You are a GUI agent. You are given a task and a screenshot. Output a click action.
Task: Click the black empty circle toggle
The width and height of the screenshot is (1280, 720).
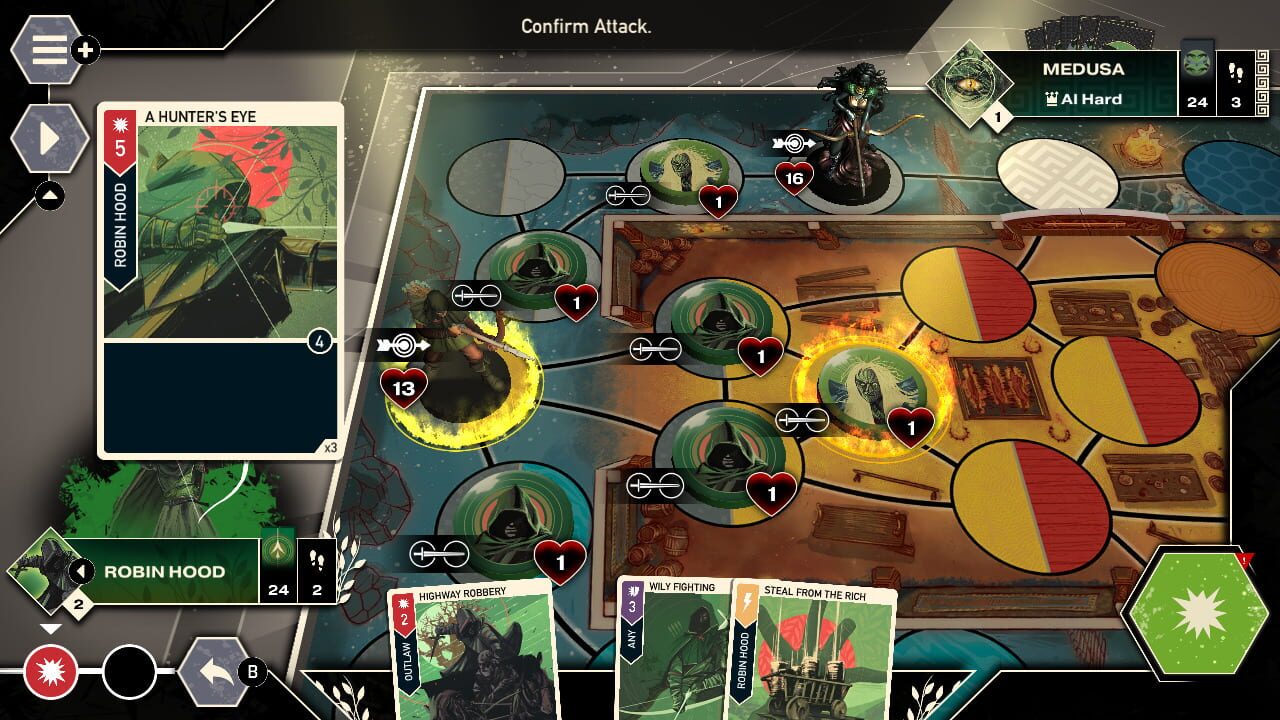pyautogui.click(x=129, y=669)
